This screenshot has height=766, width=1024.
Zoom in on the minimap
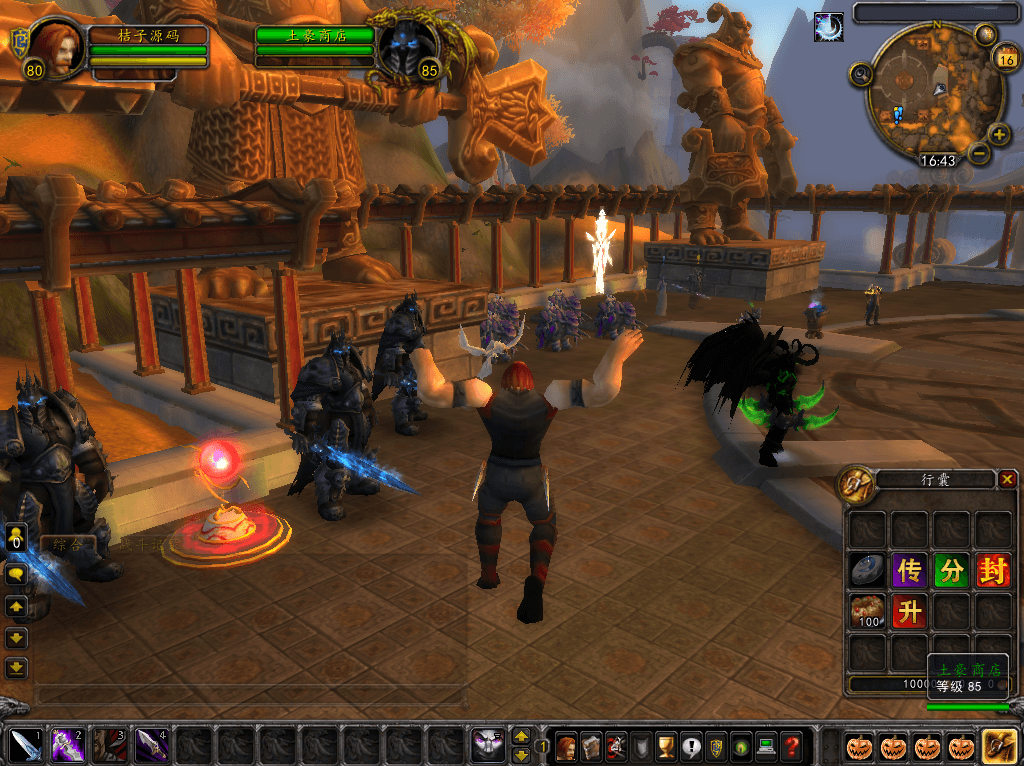pos(999,134)
